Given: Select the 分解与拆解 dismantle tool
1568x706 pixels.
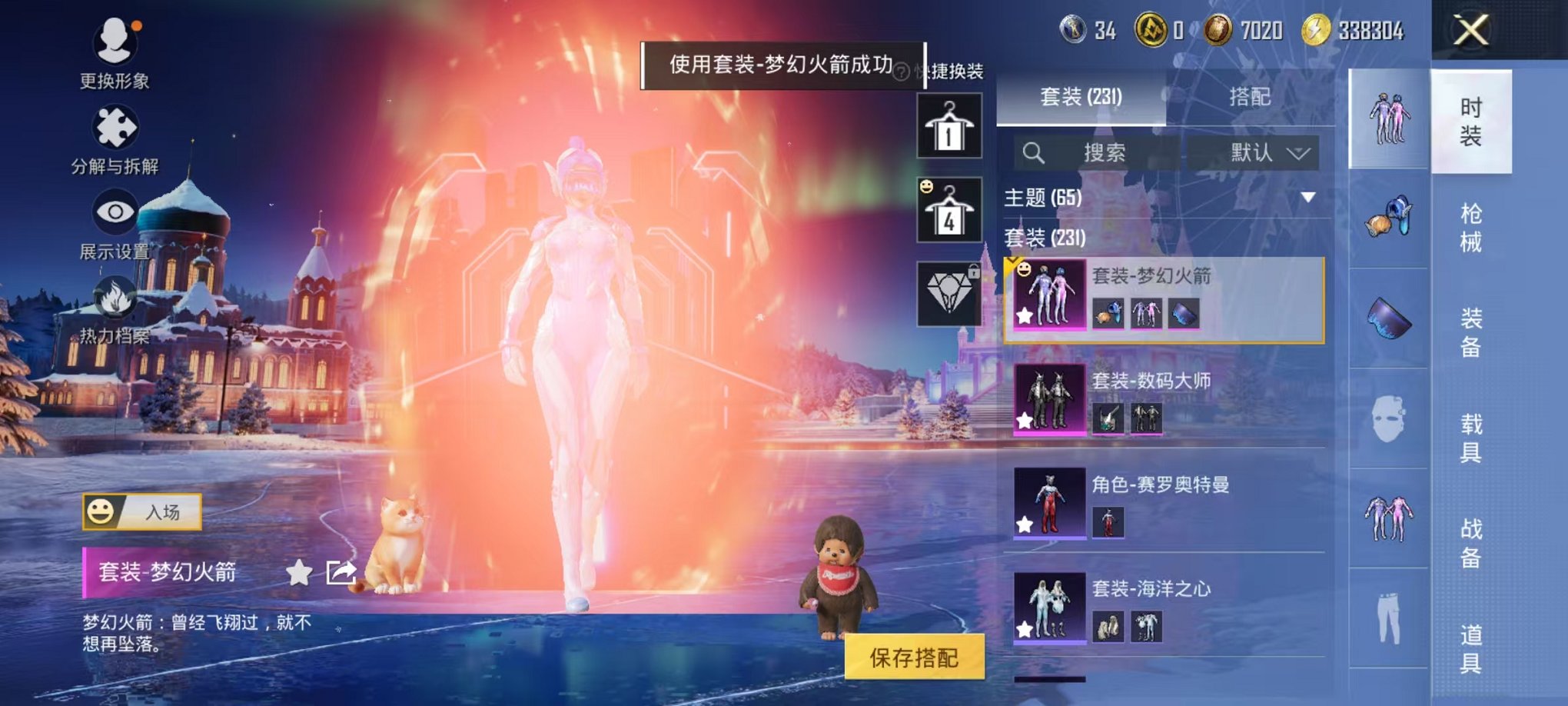Looking at the screenshot, I should coord(114,123).
